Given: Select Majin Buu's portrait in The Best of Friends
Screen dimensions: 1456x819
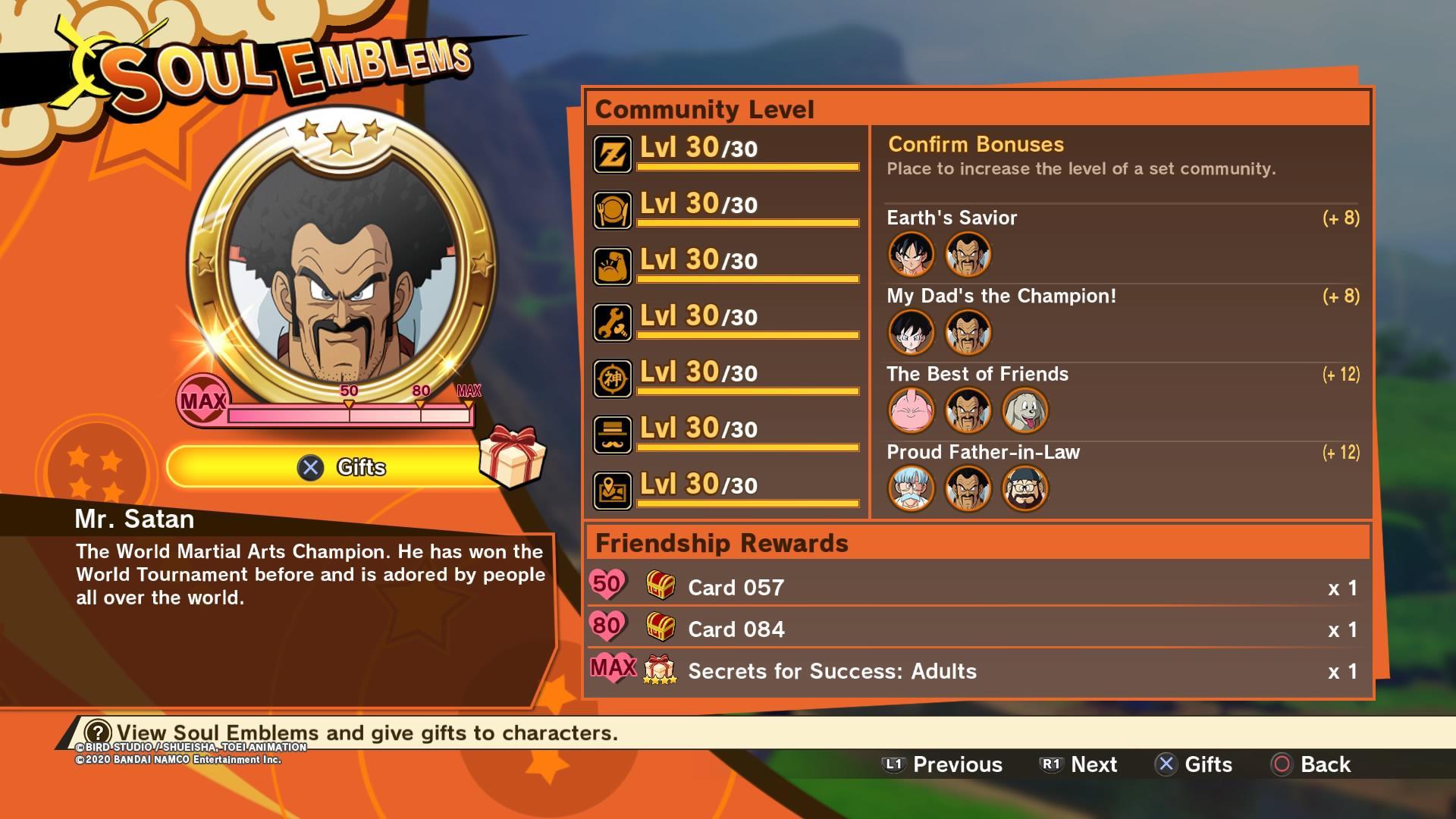Looking at the screenshot, I should click(911, 409).
